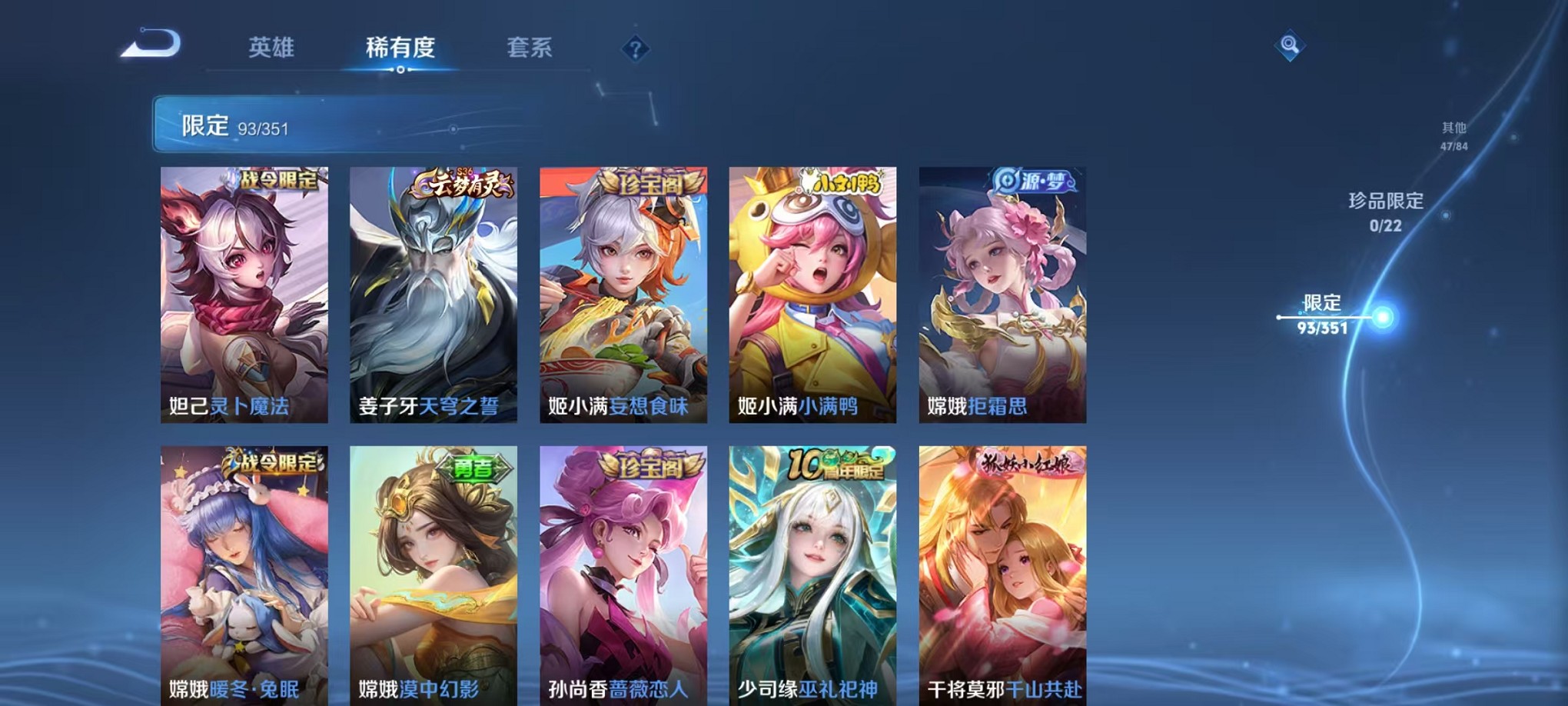Click the 云梦有灵 S36 badge on Jiang Ziya's card
The width and height of the screenshot is (1568, 706).
[462, 183]
